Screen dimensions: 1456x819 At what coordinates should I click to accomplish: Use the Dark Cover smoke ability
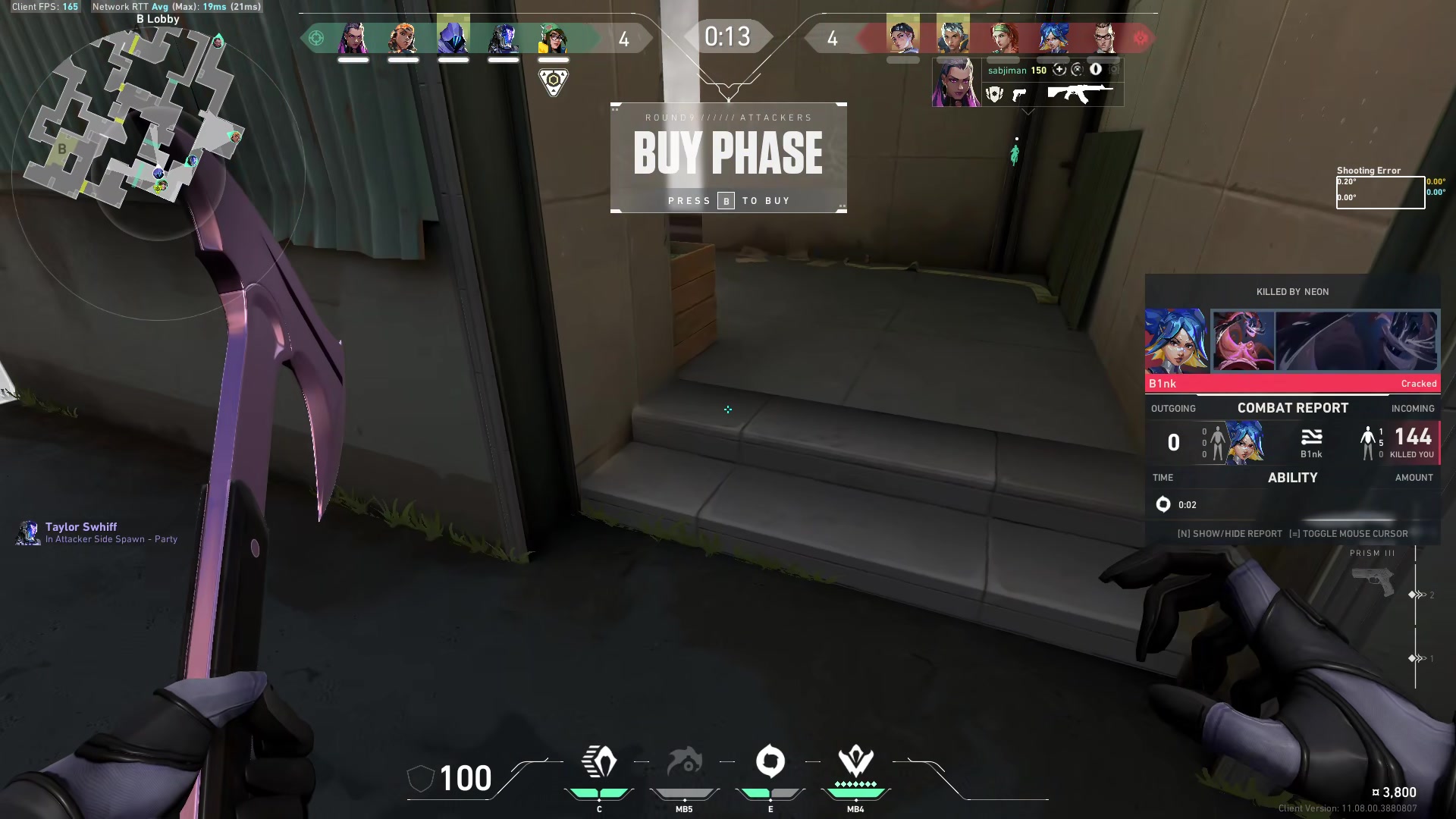coord(770,763)
